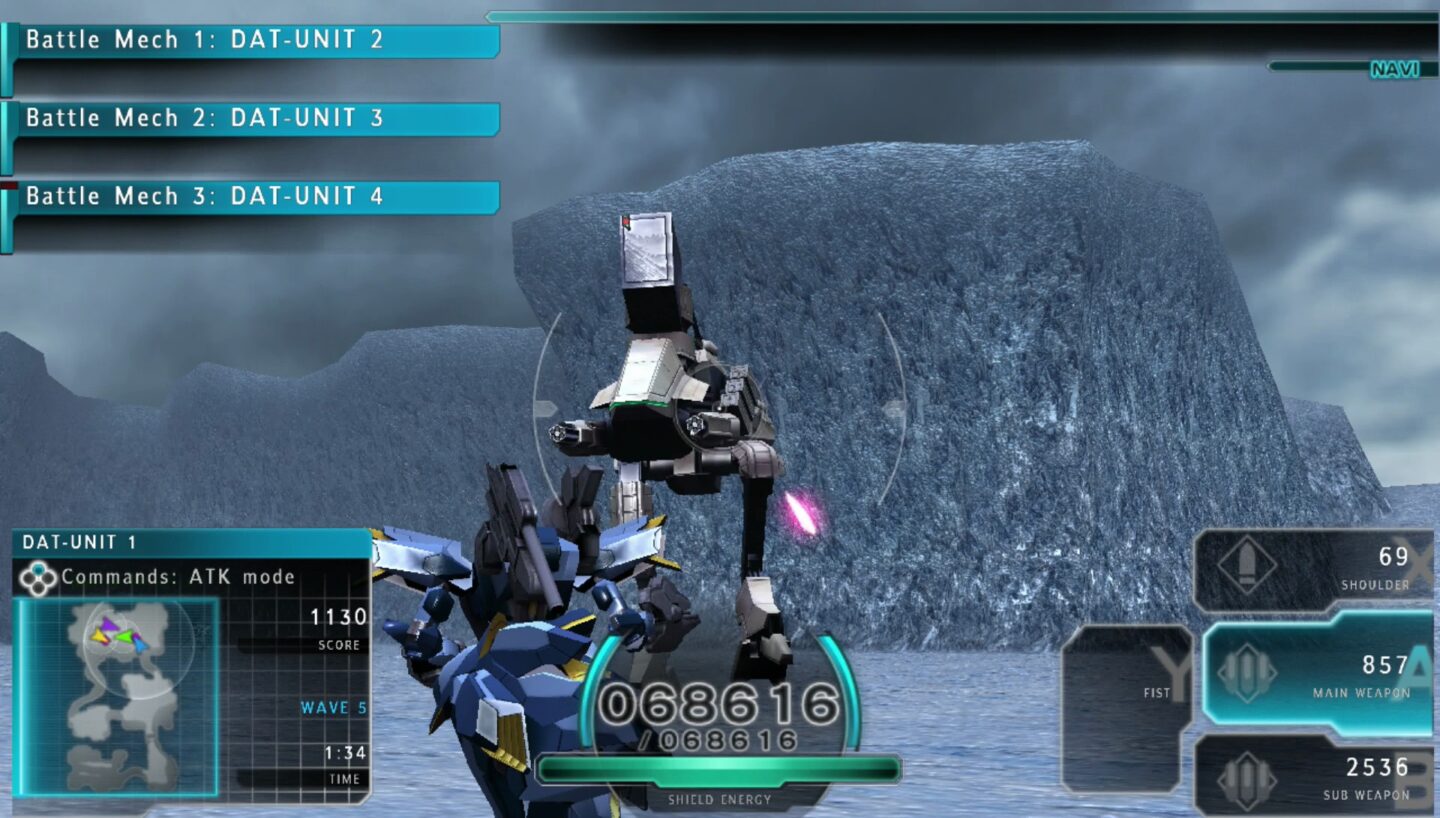
Task: Select the Shoulder weapon bullet icon
Action: [1248, 564]
